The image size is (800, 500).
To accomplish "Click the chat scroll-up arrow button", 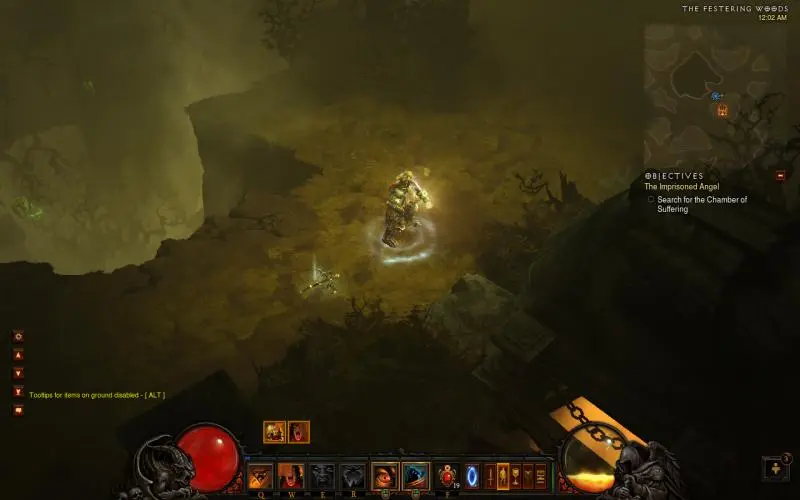I will [x=18, y=355].
